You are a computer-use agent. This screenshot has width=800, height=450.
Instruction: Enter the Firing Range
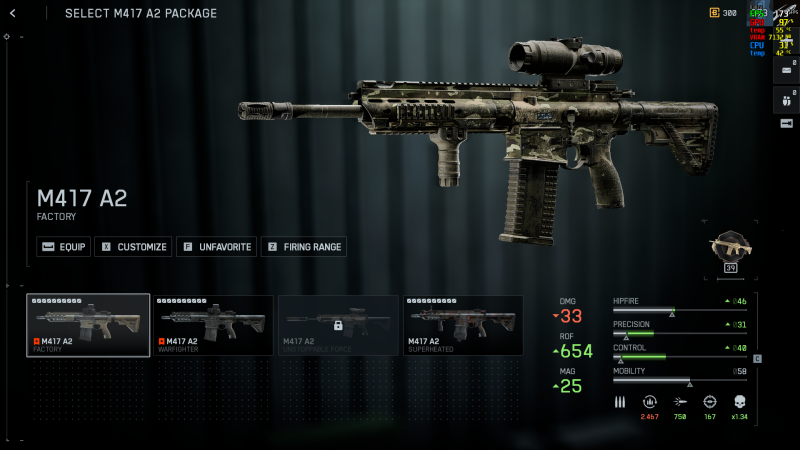coord(304,246)
